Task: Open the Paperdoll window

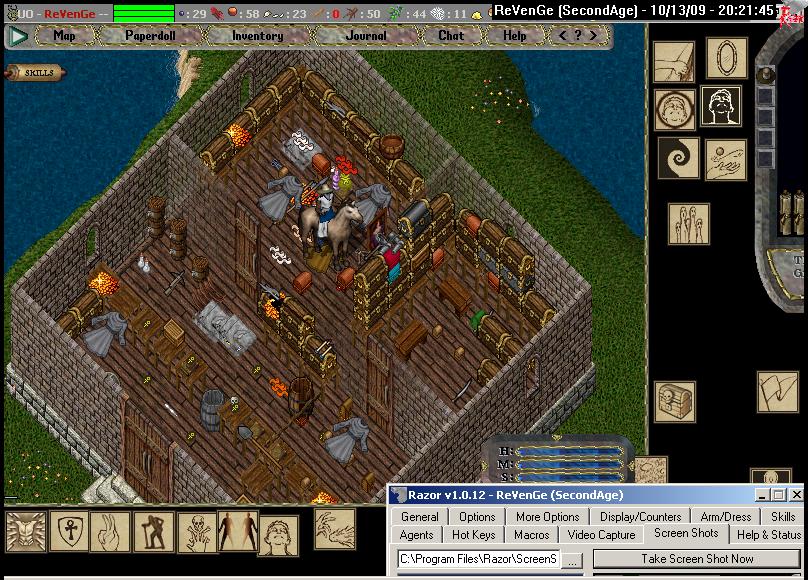Action: click(150, 36)
